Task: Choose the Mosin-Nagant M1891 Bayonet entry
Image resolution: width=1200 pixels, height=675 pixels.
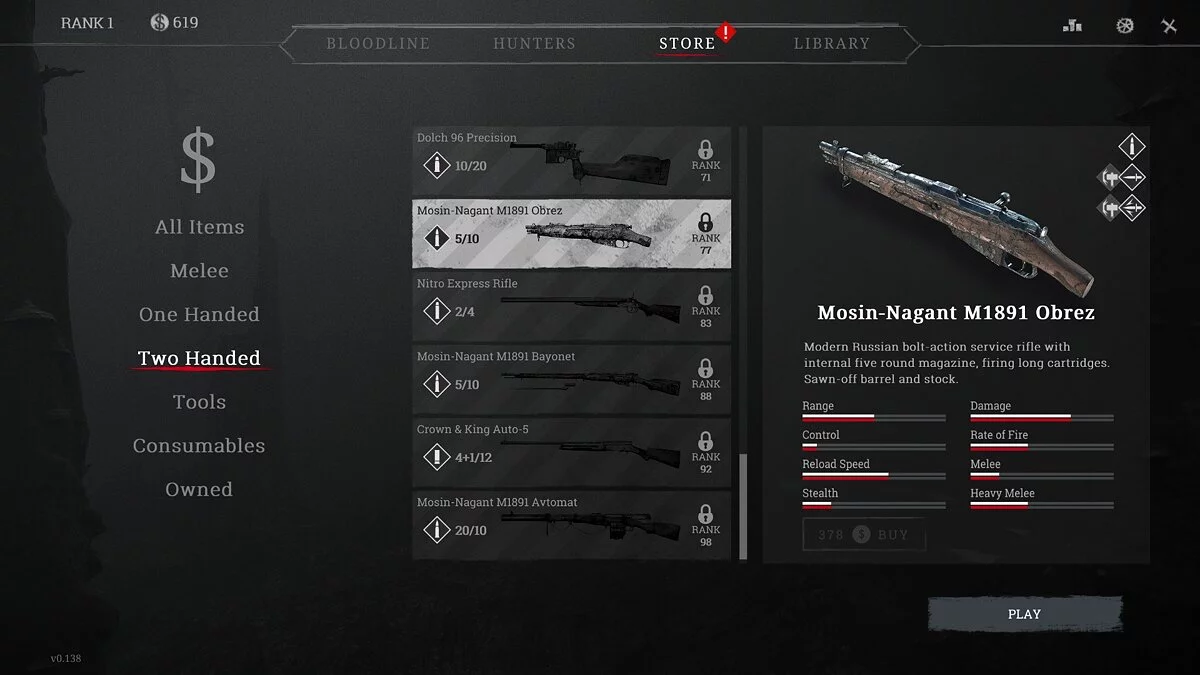Action: click(571, 379)
